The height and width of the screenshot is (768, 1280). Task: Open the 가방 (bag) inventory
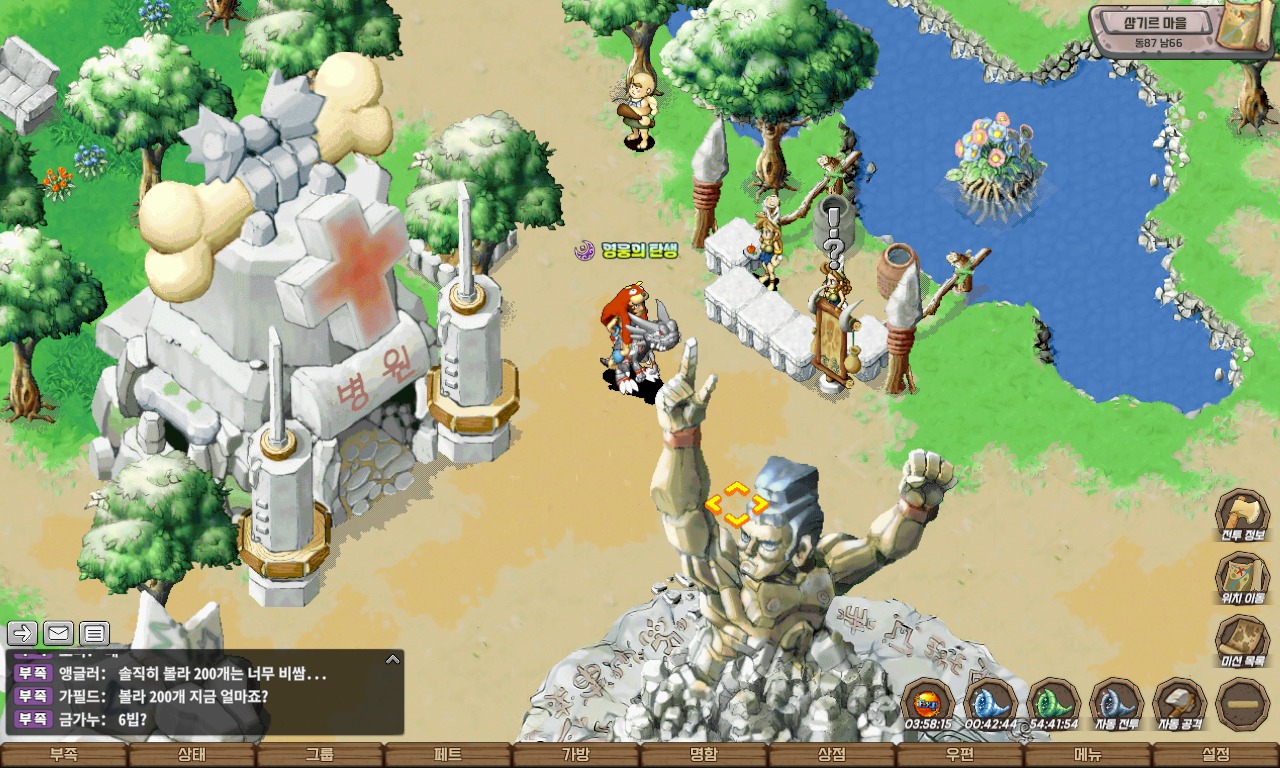pos(576,755)
